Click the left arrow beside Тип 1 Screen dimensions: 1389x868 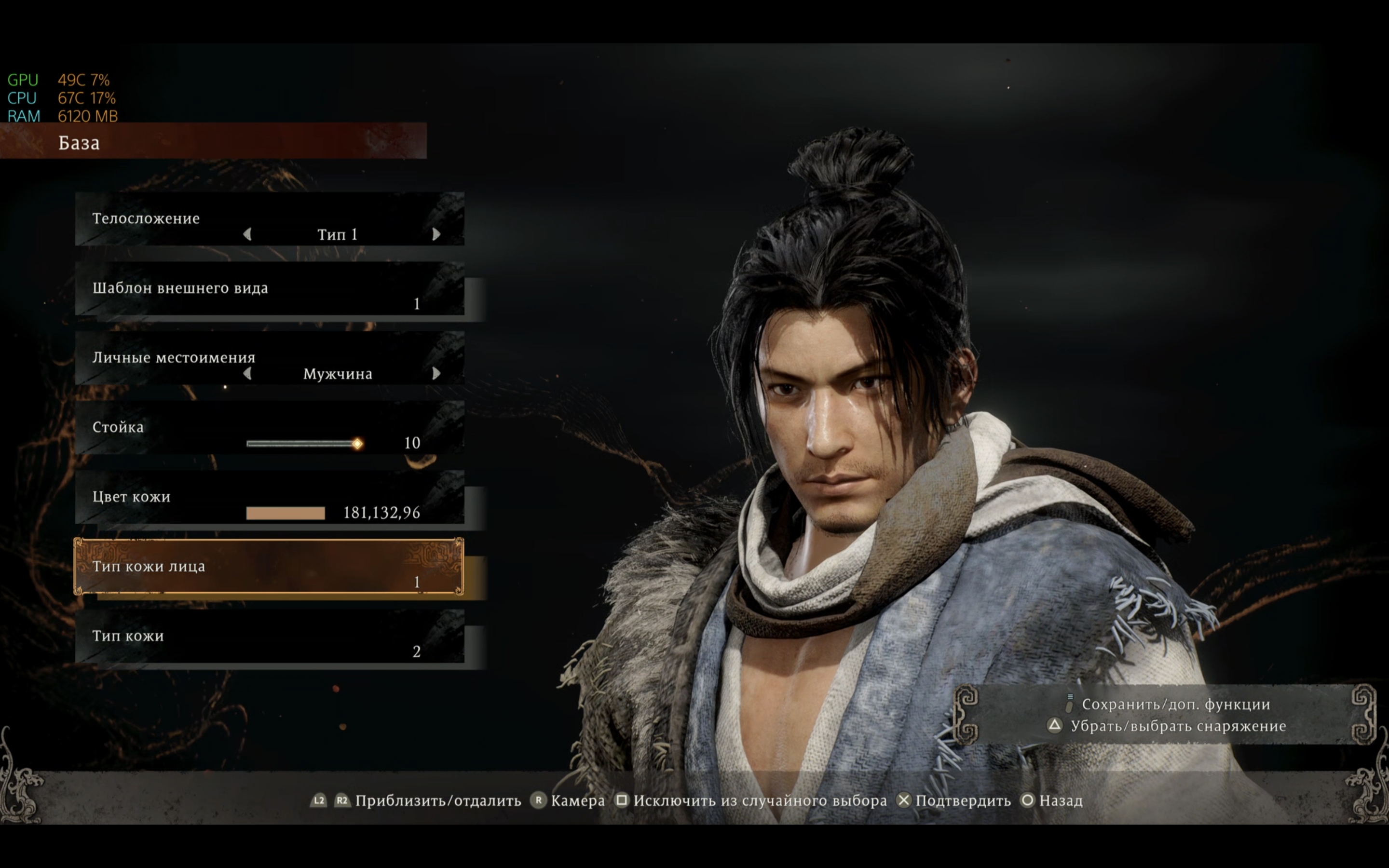pos(247,234)
